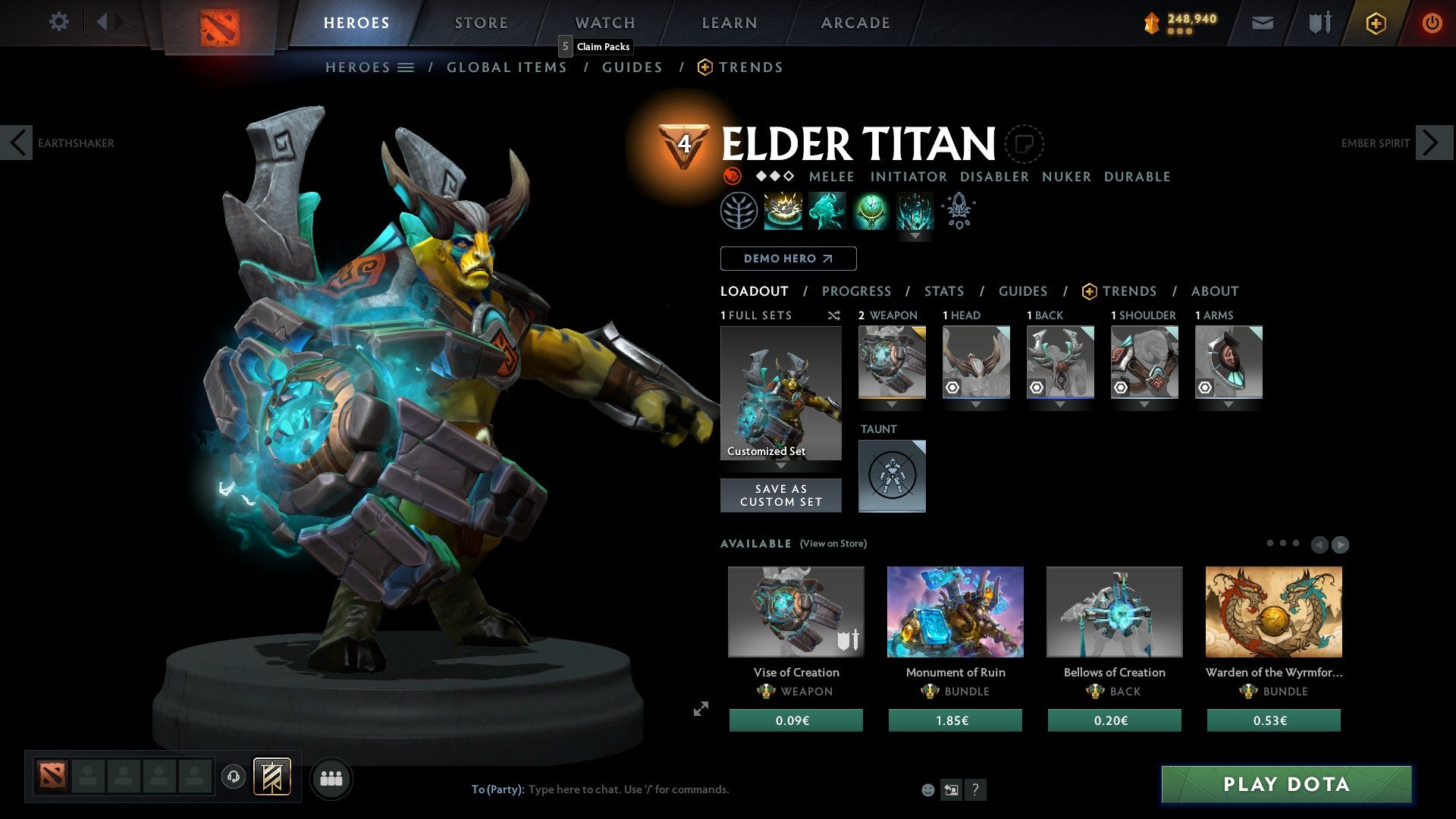Open the friends list people icon

(x=330, y=777)
